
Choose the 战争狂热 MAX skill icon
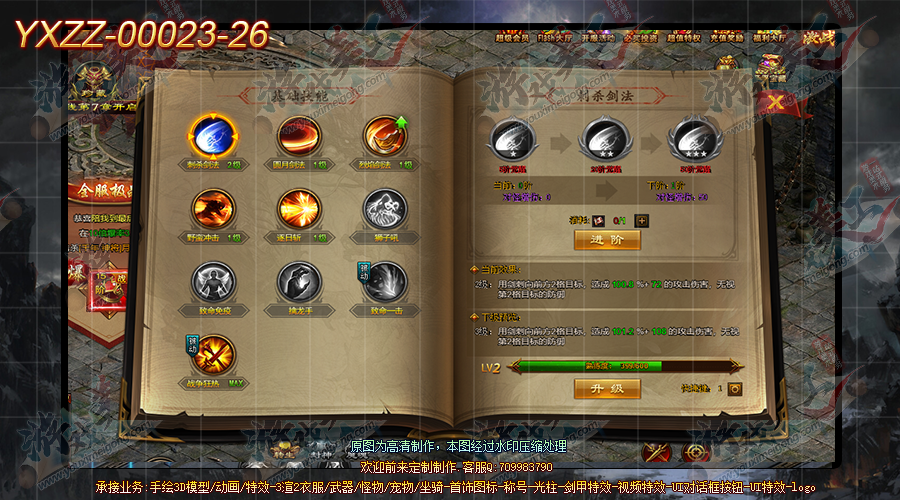[212, 356]
